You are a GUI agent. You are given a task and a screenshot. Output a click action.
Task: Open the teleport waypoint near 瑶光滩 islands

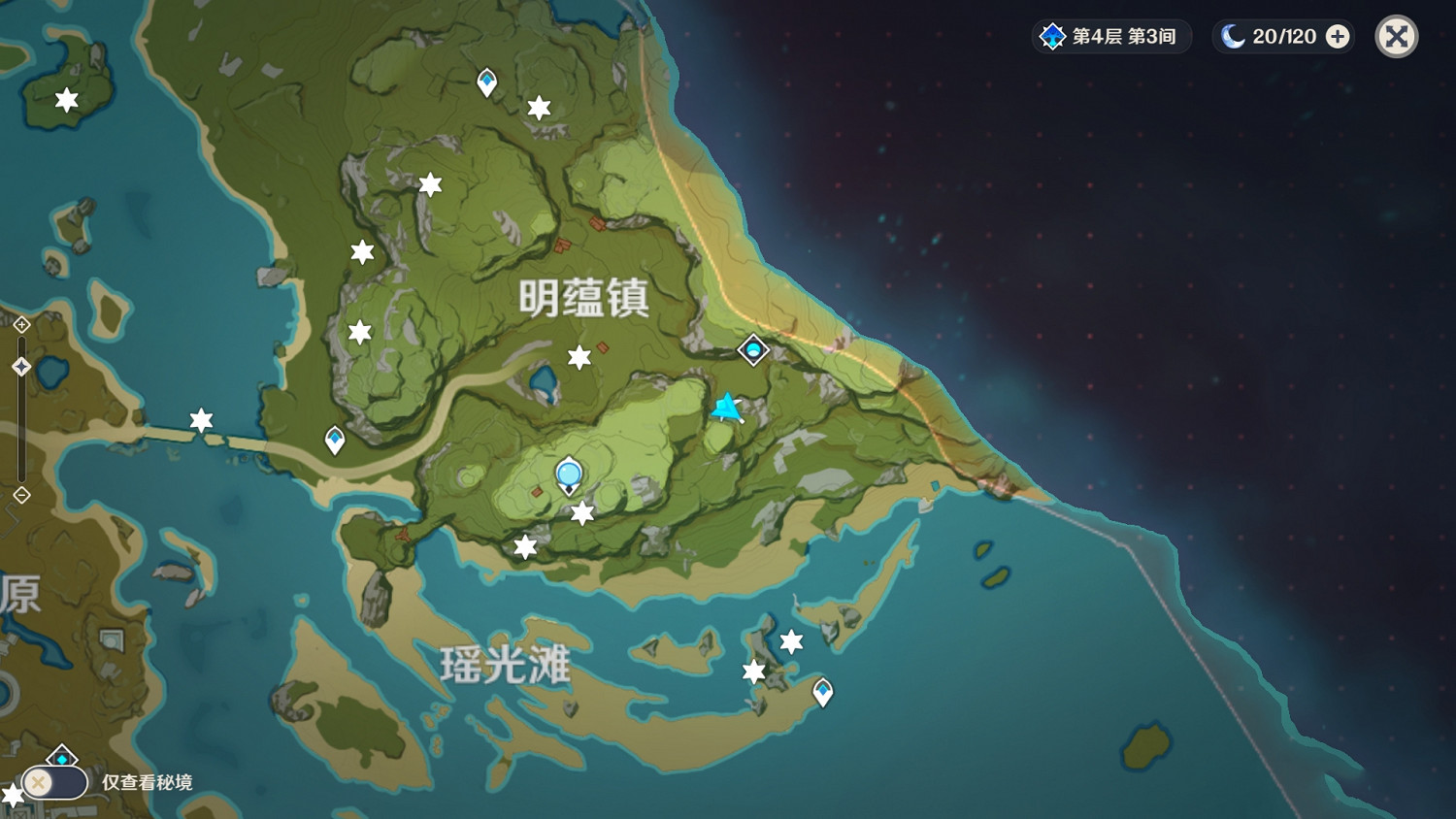(823, 691)
